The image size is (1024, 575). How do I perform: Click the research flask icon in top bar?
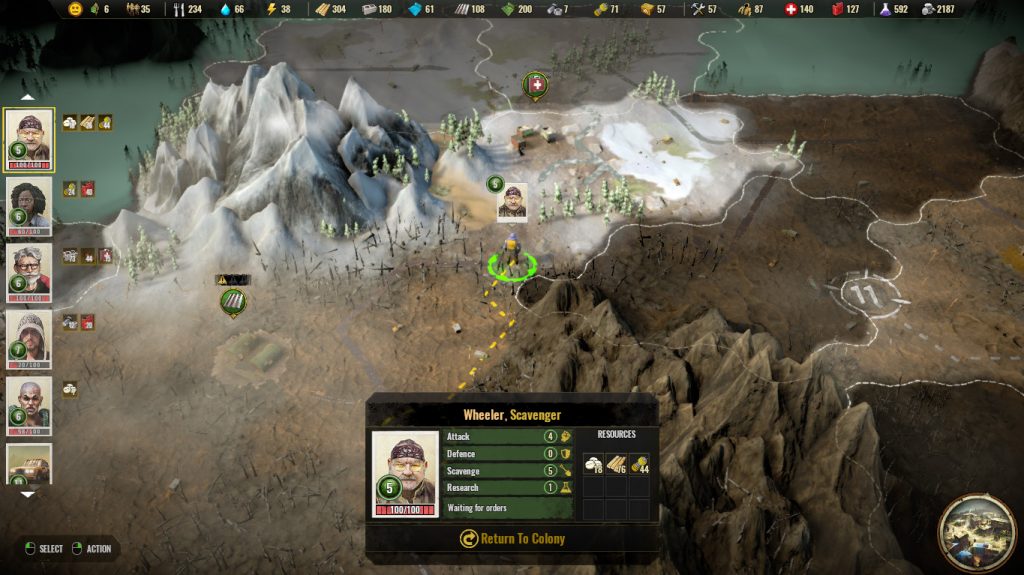(885, 9)
